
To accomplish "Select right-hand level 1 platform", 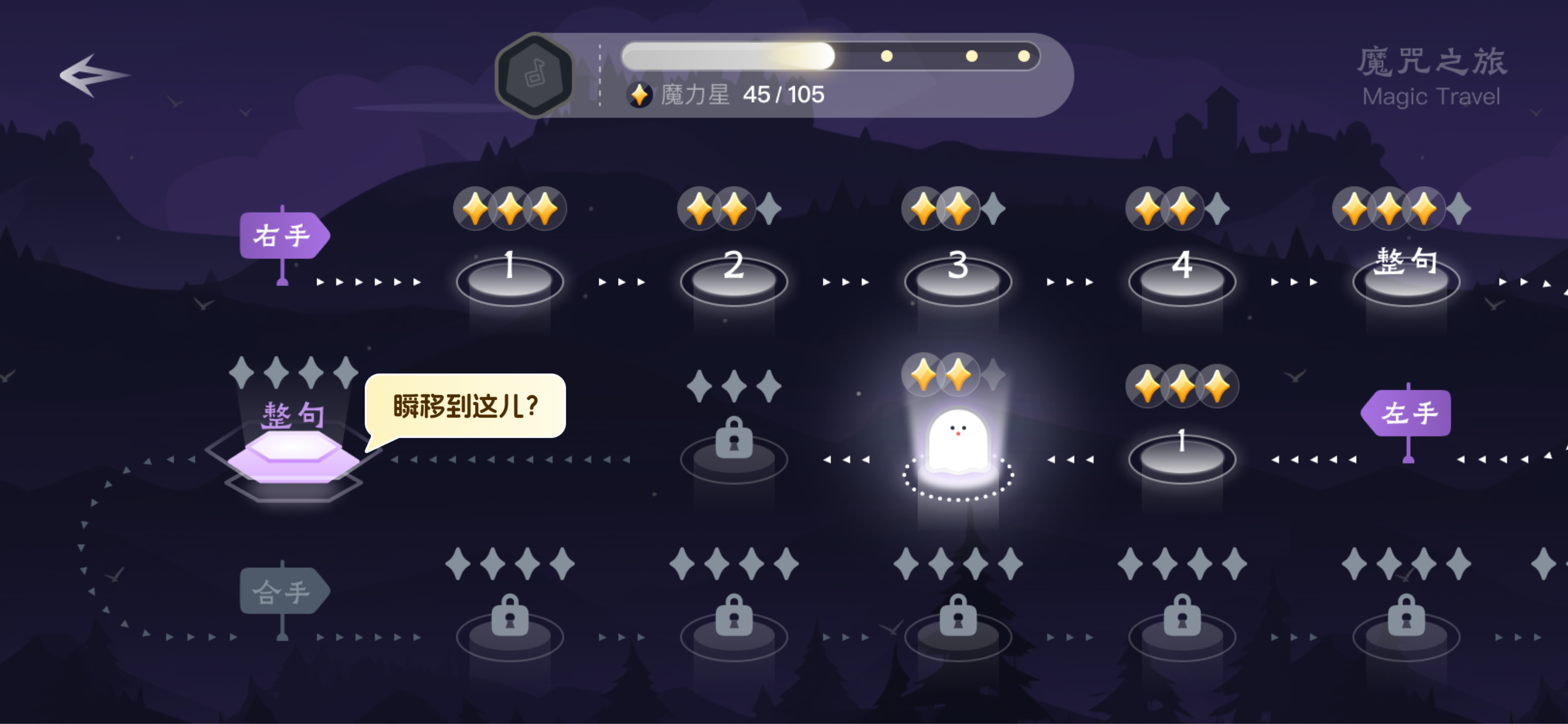I will pos(509,279).
